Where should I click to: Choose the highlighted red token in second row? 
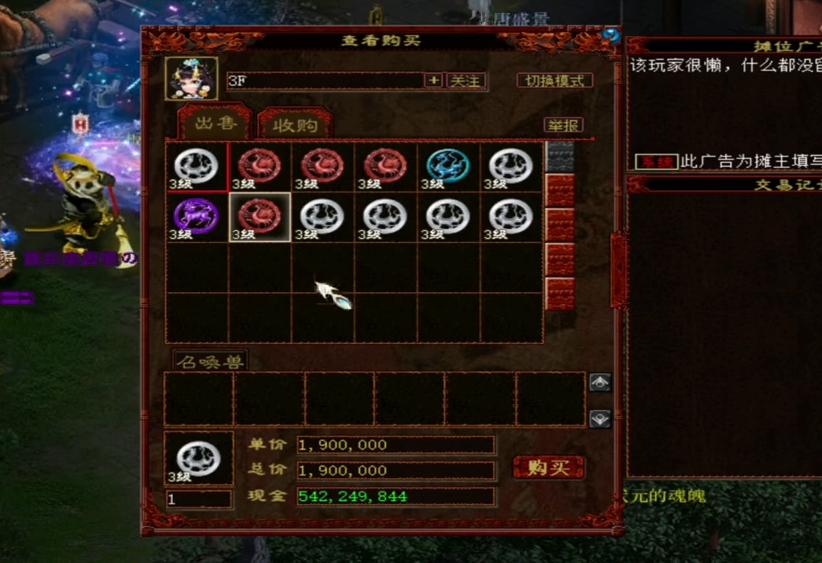click(x=260, y=216)
